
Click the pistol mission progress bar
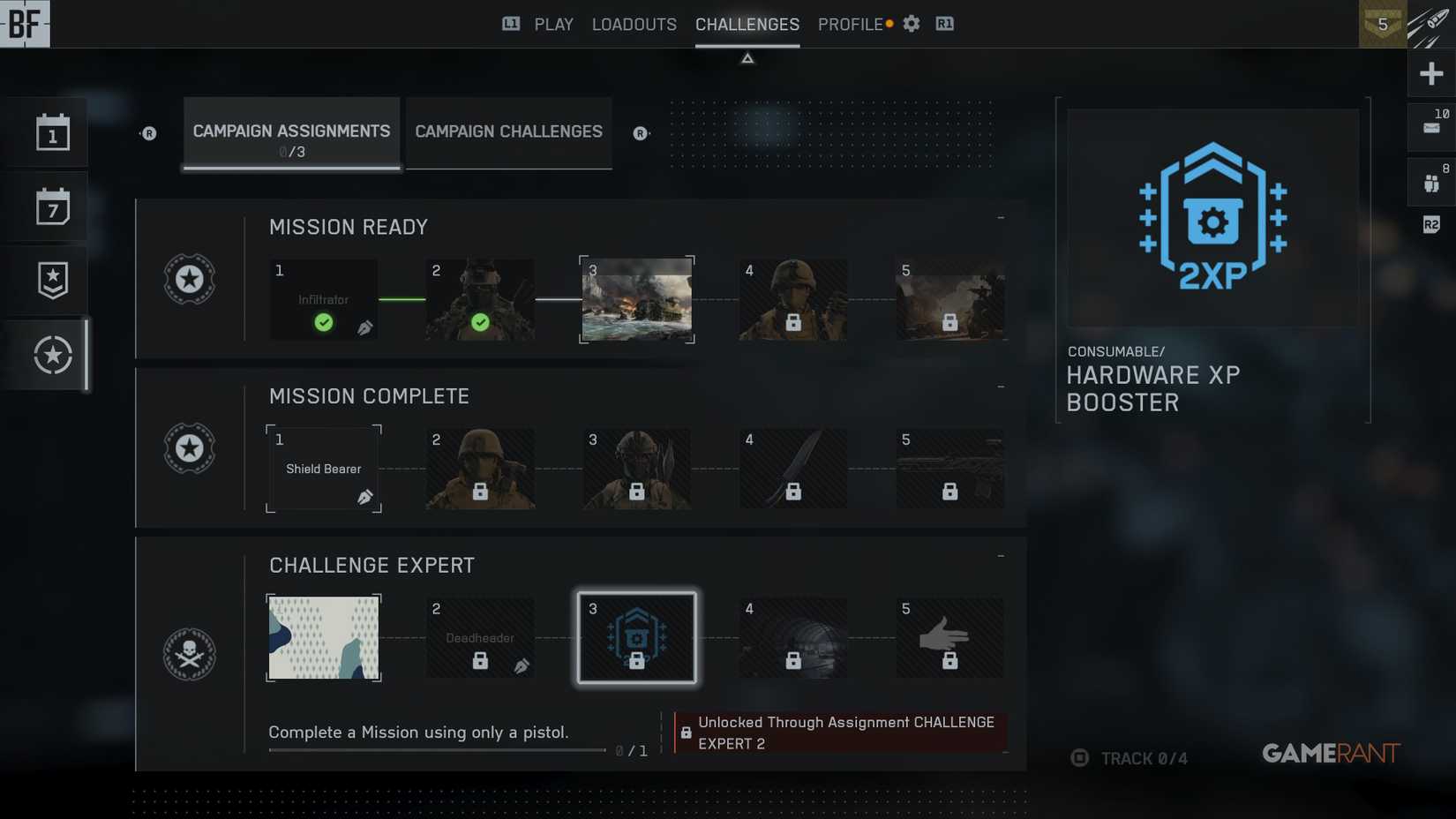coord(437,749)
